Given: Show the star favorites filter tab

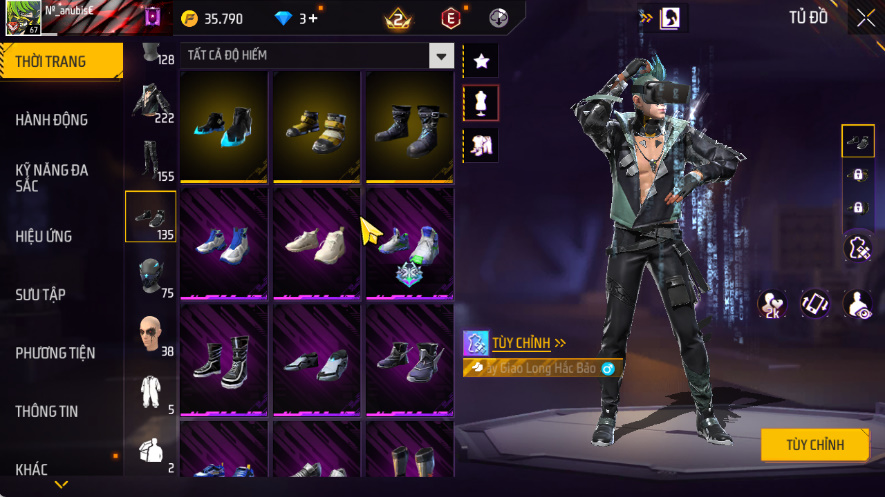Looking at the screenshot, I should coord(481,61).
